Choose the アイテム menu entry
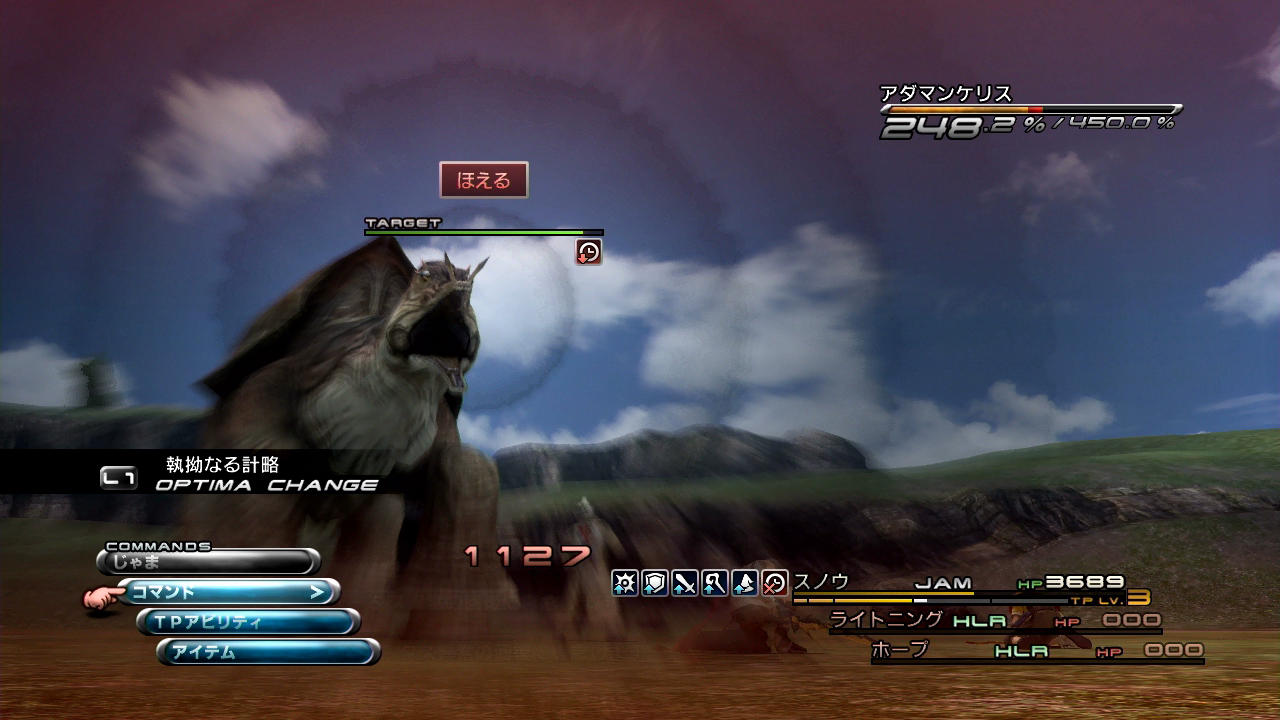Image resolution: width=1280 pixels, height=720 pixels. pyautogui.click(x=268, y=652)
